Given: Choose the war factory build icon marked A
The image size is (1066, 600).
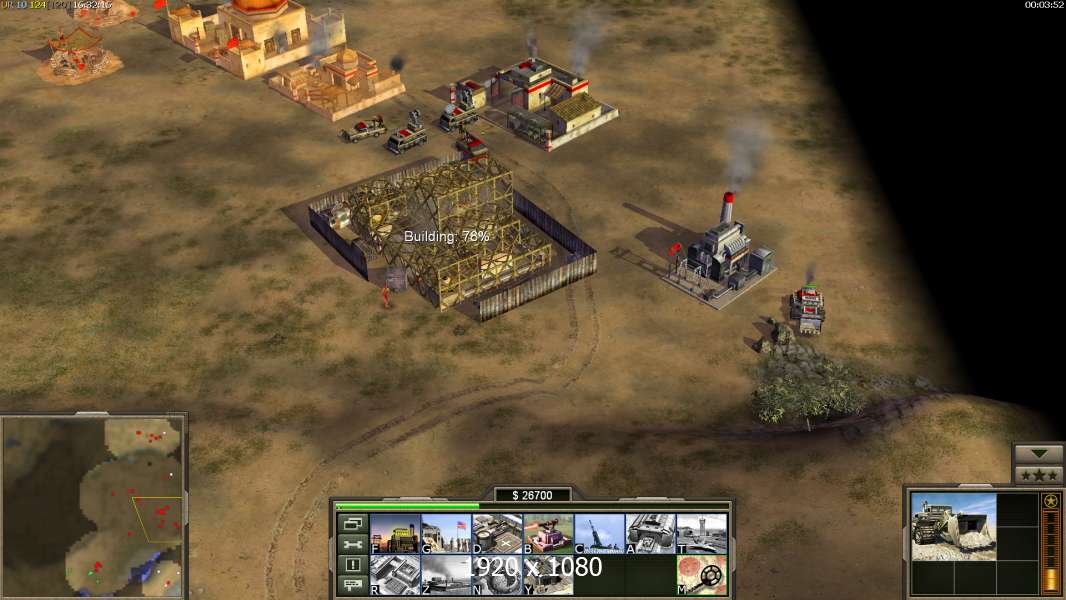Looking at the screenshot, I should (x=650, y=534).
